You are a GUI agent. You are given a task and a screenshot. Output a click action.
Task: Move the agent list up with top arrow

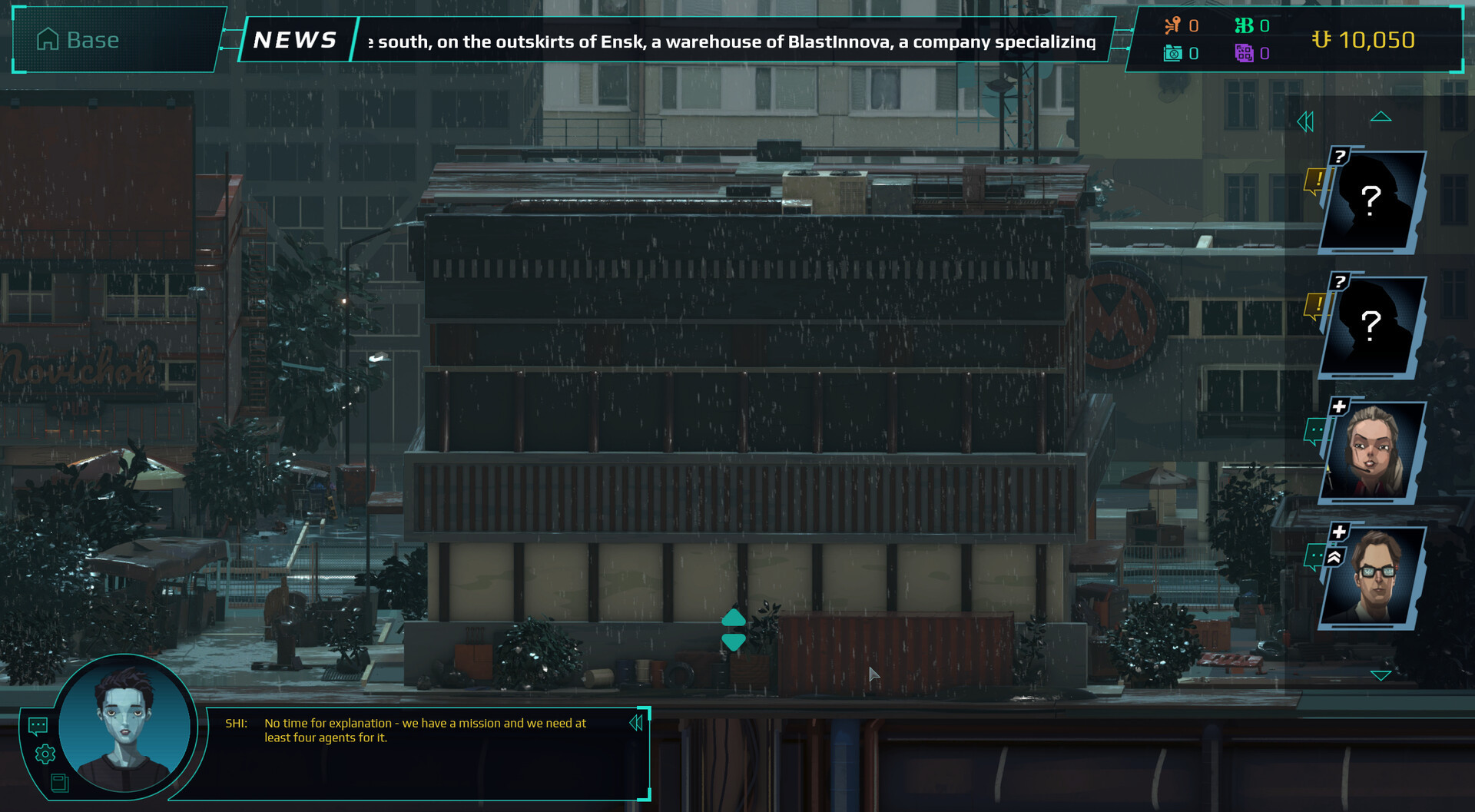click(1381, 117)
